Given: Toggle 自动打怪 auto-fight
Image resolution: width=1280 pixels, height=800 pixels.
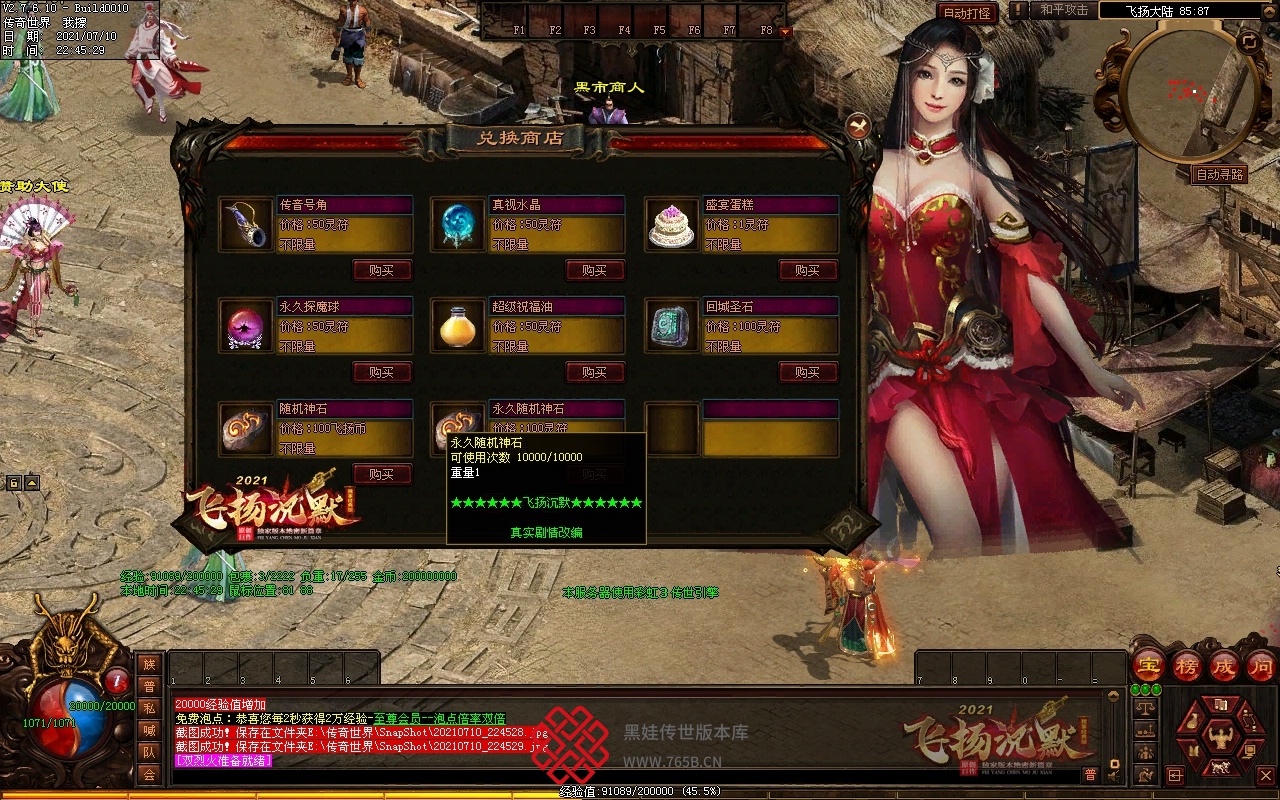Looking at the screenshot, I should pos(967,13).
